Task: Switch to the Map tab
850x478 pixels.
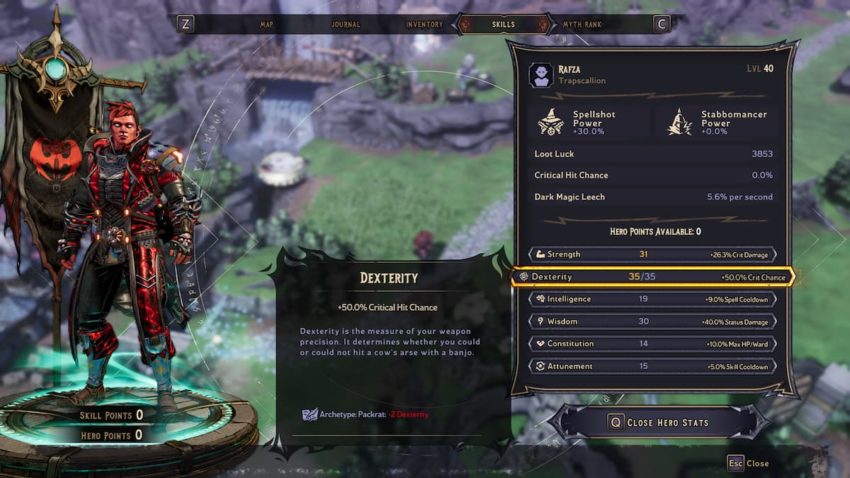Action: coord(267,24)
